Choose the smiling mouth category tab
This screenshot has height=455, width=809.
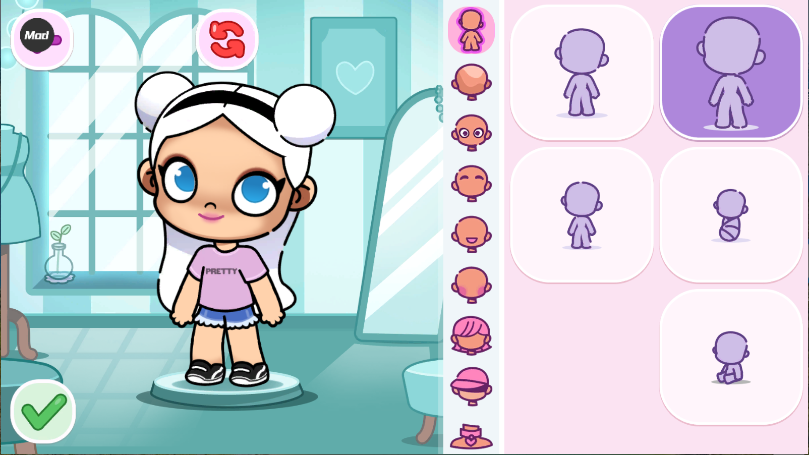pyautogui.click(x=471, y=233)
